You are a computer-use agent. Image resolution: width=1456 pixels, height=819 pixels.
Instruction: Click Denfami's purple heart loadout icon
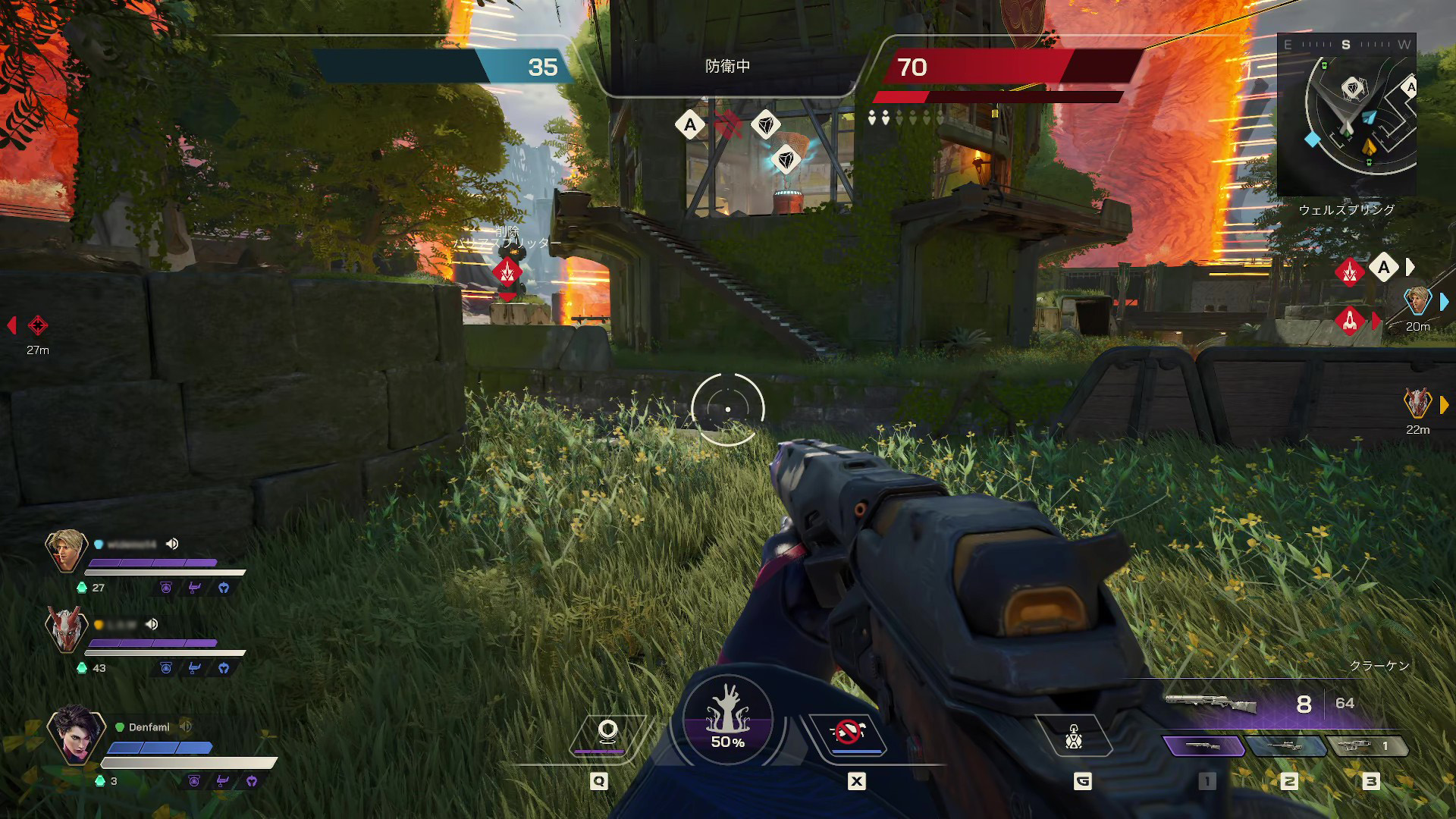pyautogui.click(x=253, y=780)
